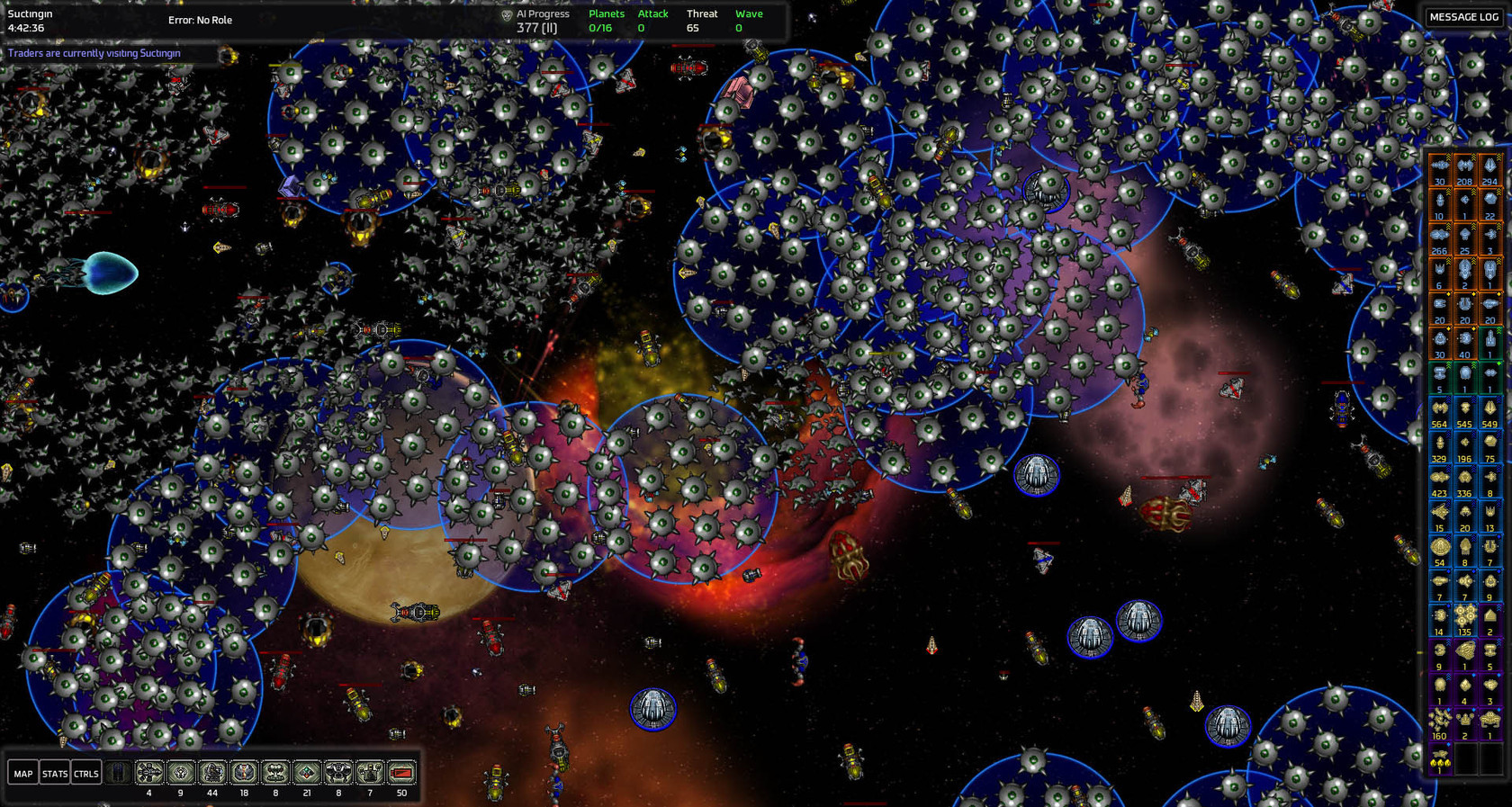This screenshot has height=807, width=1512.
Task: Select the build icon with count 44
Action: [212, 773]
